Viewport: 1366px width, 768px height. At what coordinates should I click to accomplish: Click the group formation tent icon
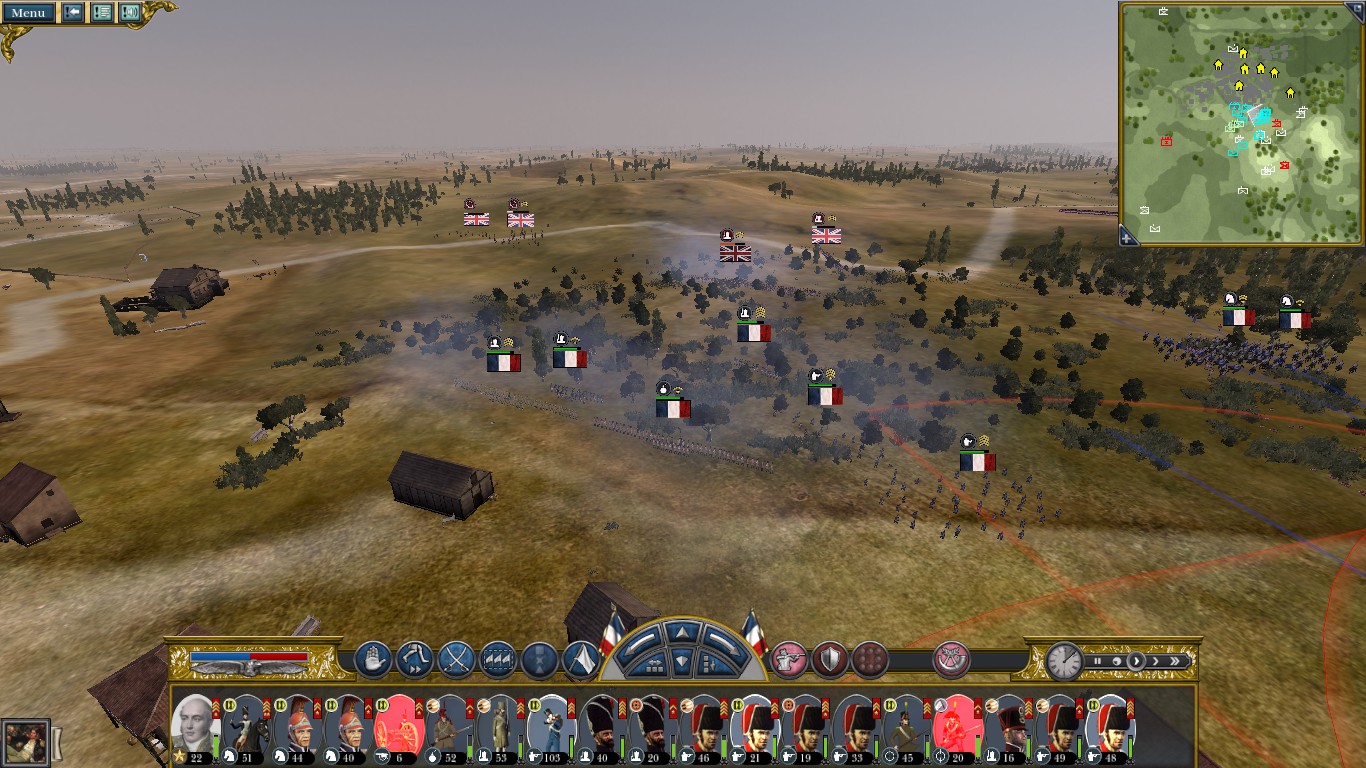click(581, 659)
